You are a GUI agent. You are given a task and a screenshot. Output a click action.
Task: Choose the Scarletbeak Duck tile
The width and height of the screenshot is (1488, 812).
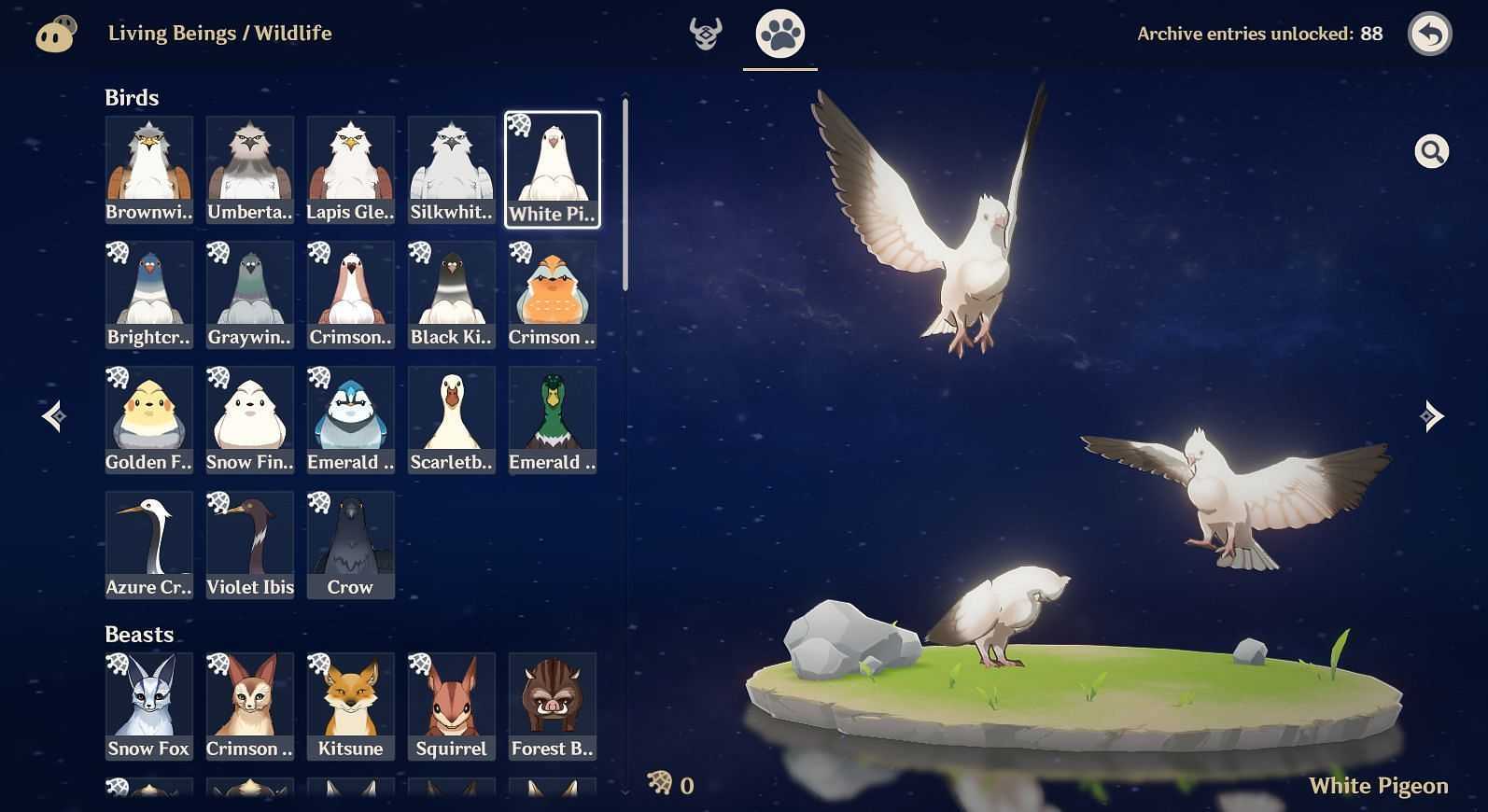coord(452,420)
